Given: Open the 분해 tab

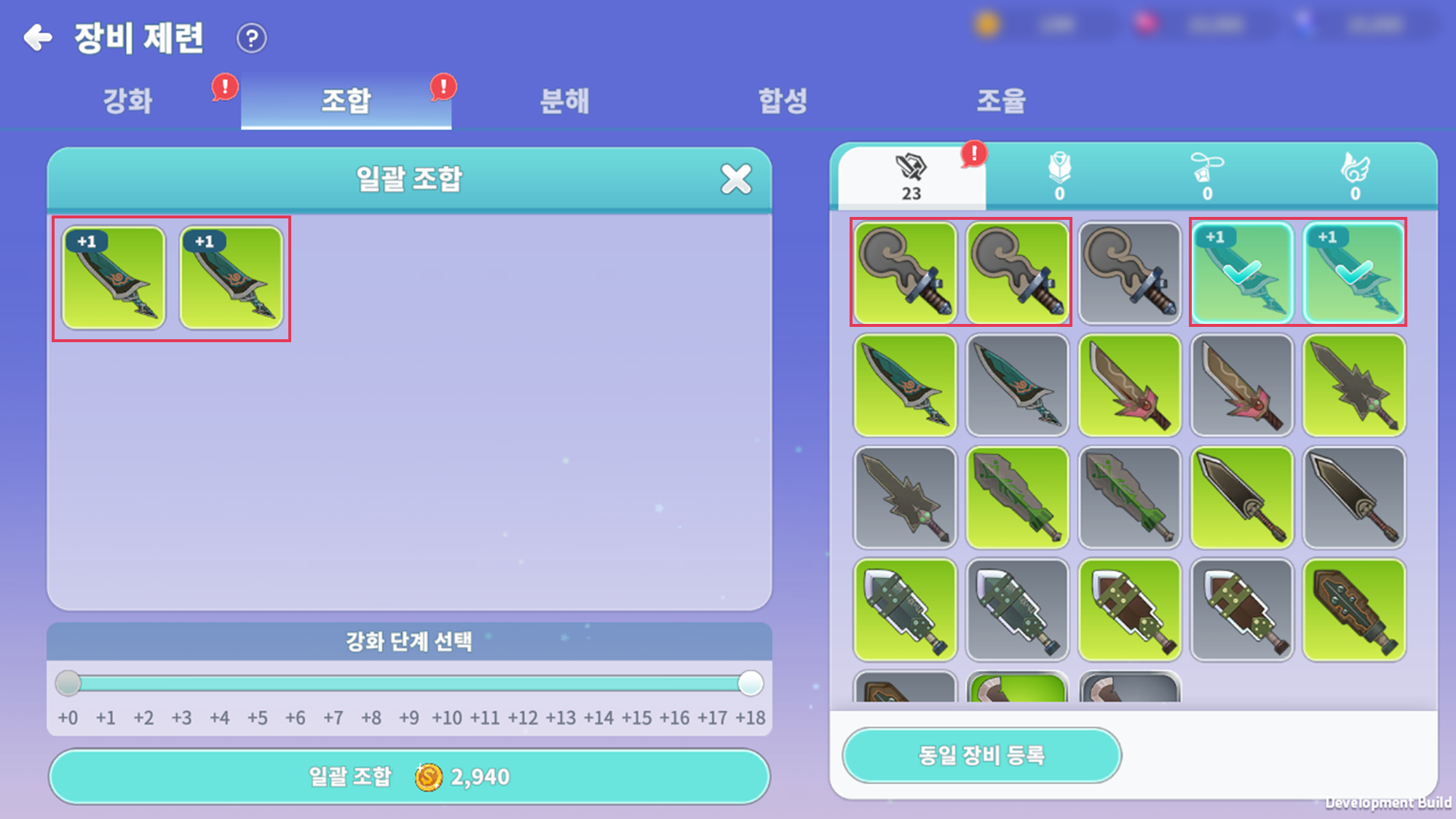Looking at the screenshot, I should pyautogui.click(x=564, y=100).
